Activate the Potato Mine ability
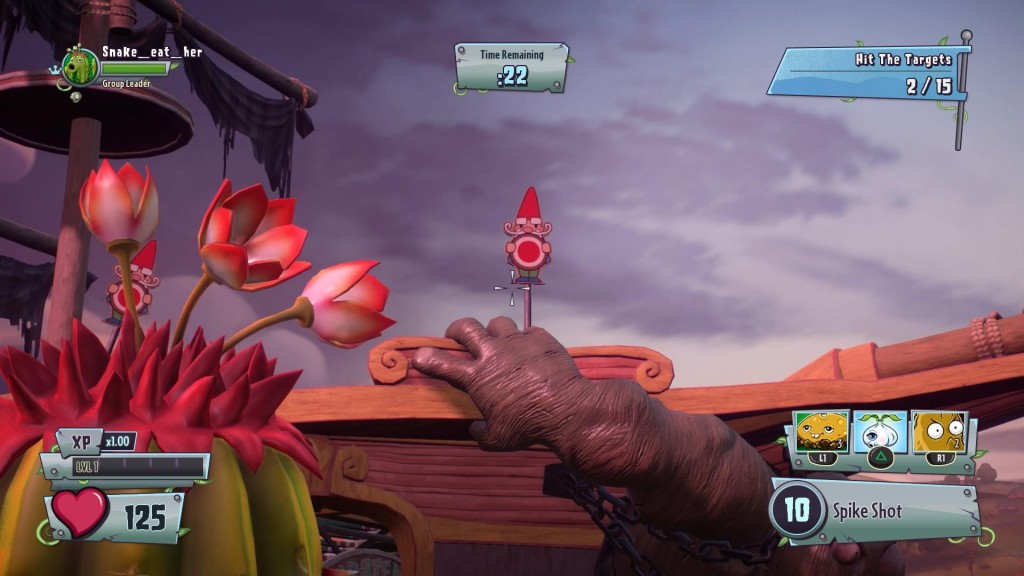This screenshot has height=576, width=1024. click(822, 432)
